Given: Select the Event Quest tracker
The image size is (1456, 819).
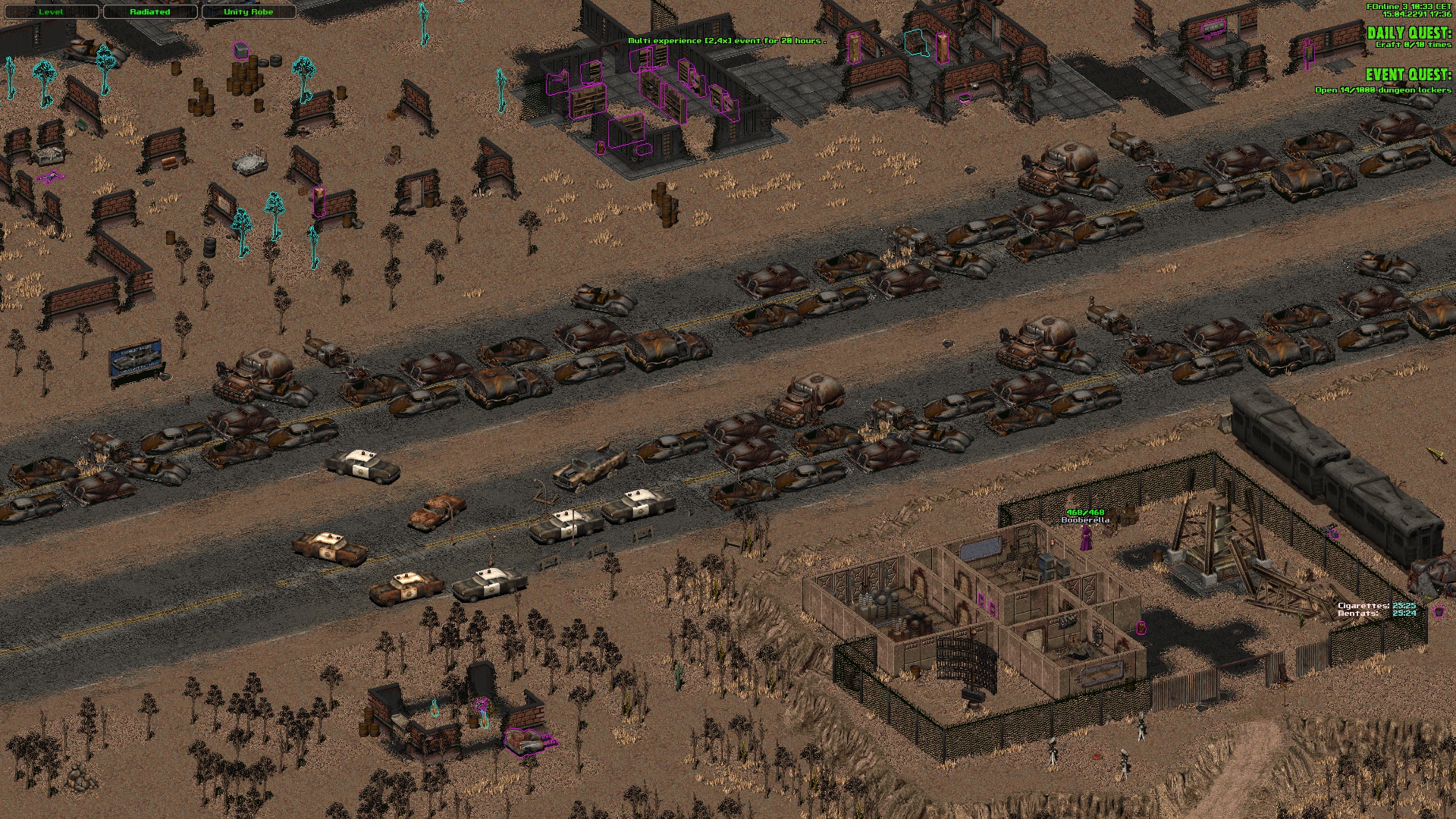Looking at the screenshot, I should [1407, 75].
